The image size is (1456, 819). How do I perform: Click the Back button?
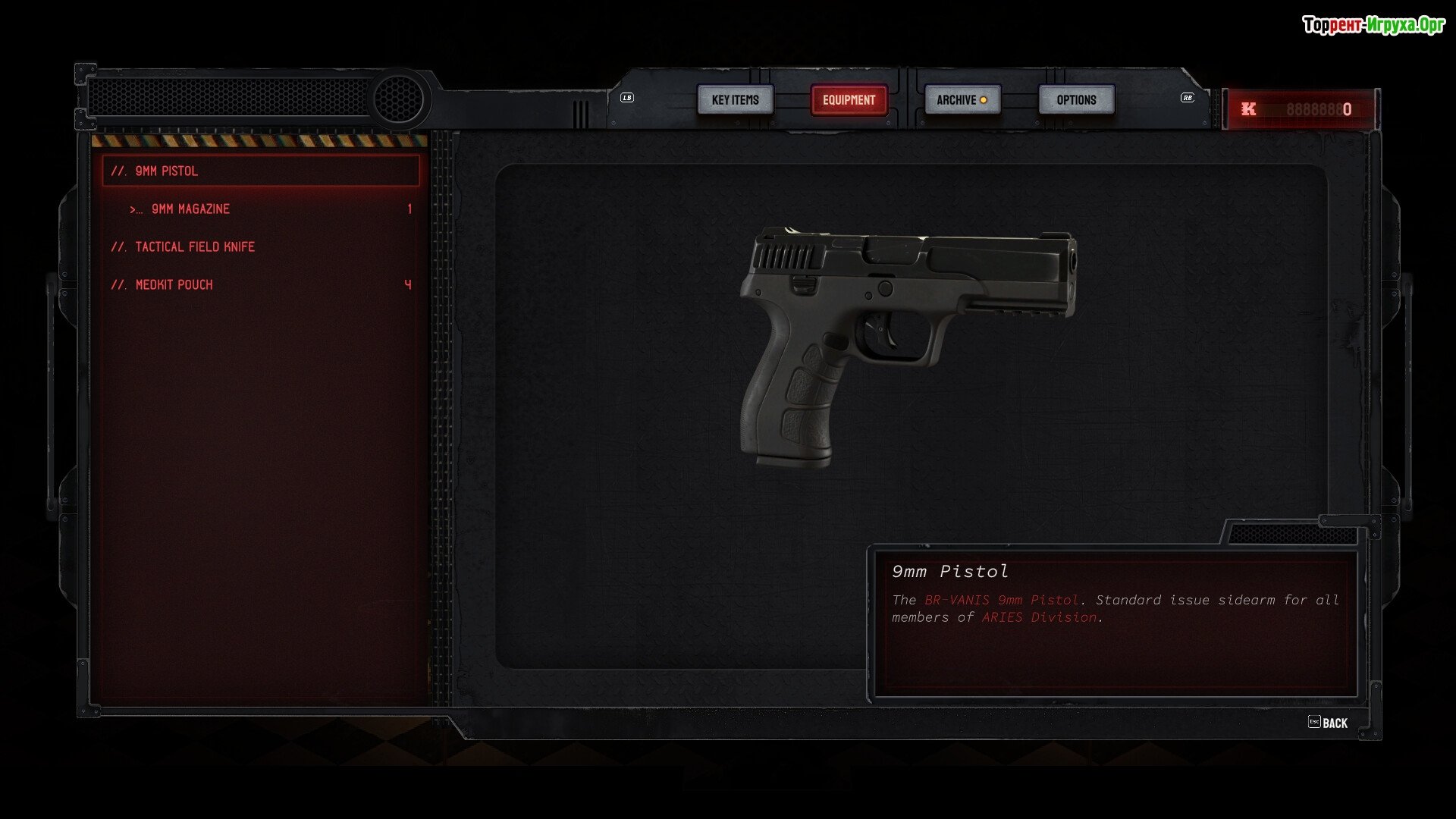[1329, 723]
